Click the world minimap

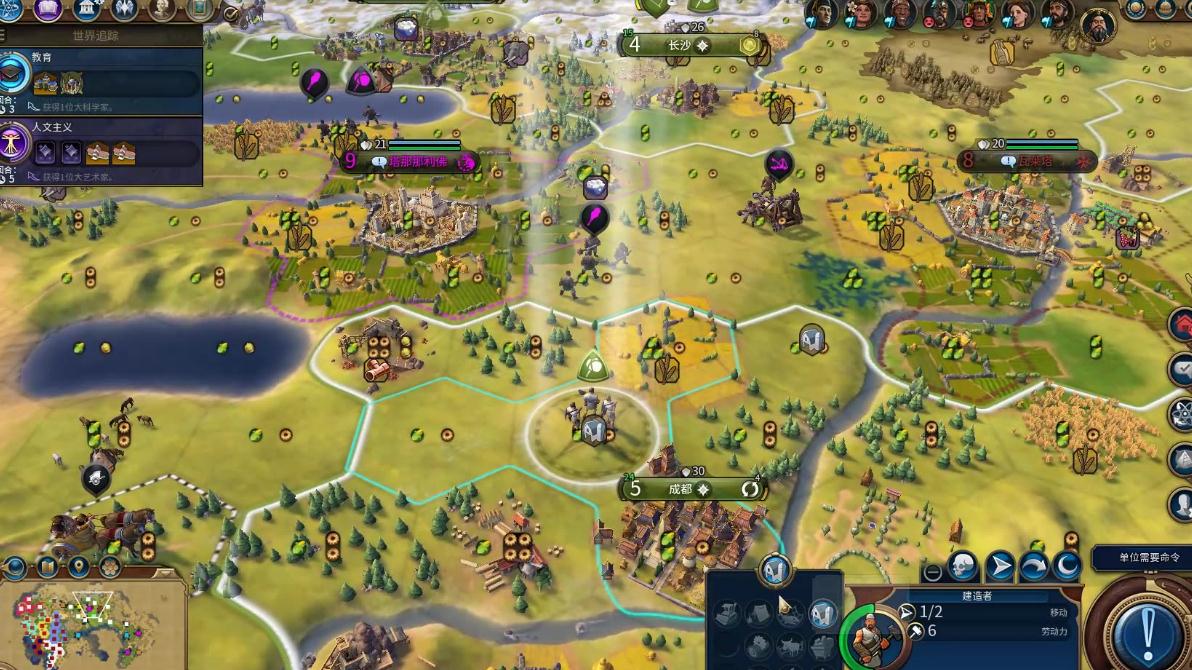[x=95, y=626]
